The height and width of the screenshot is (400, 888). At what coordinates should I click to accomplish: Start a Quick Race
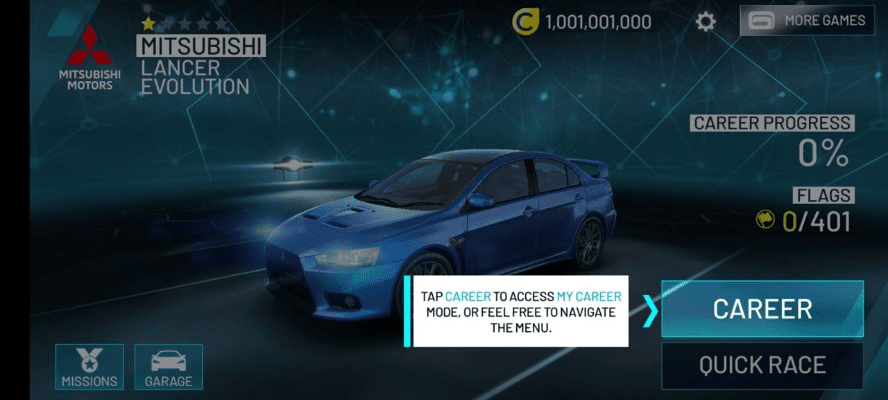coord(762,365)
